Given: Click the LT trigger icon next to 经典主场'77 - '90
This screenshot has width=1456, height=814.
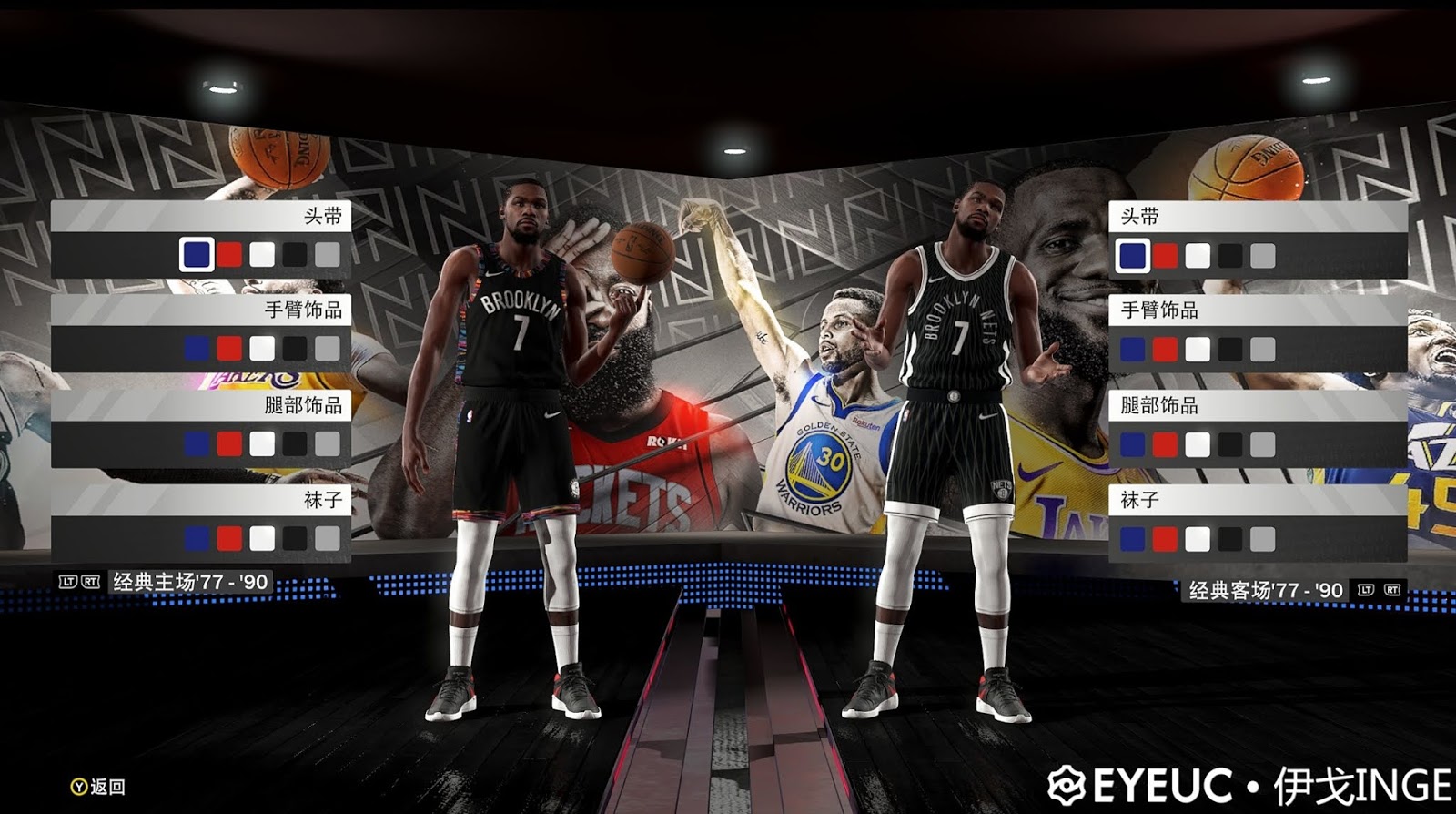Looking at the screenshot, I should tap(69, 581).
